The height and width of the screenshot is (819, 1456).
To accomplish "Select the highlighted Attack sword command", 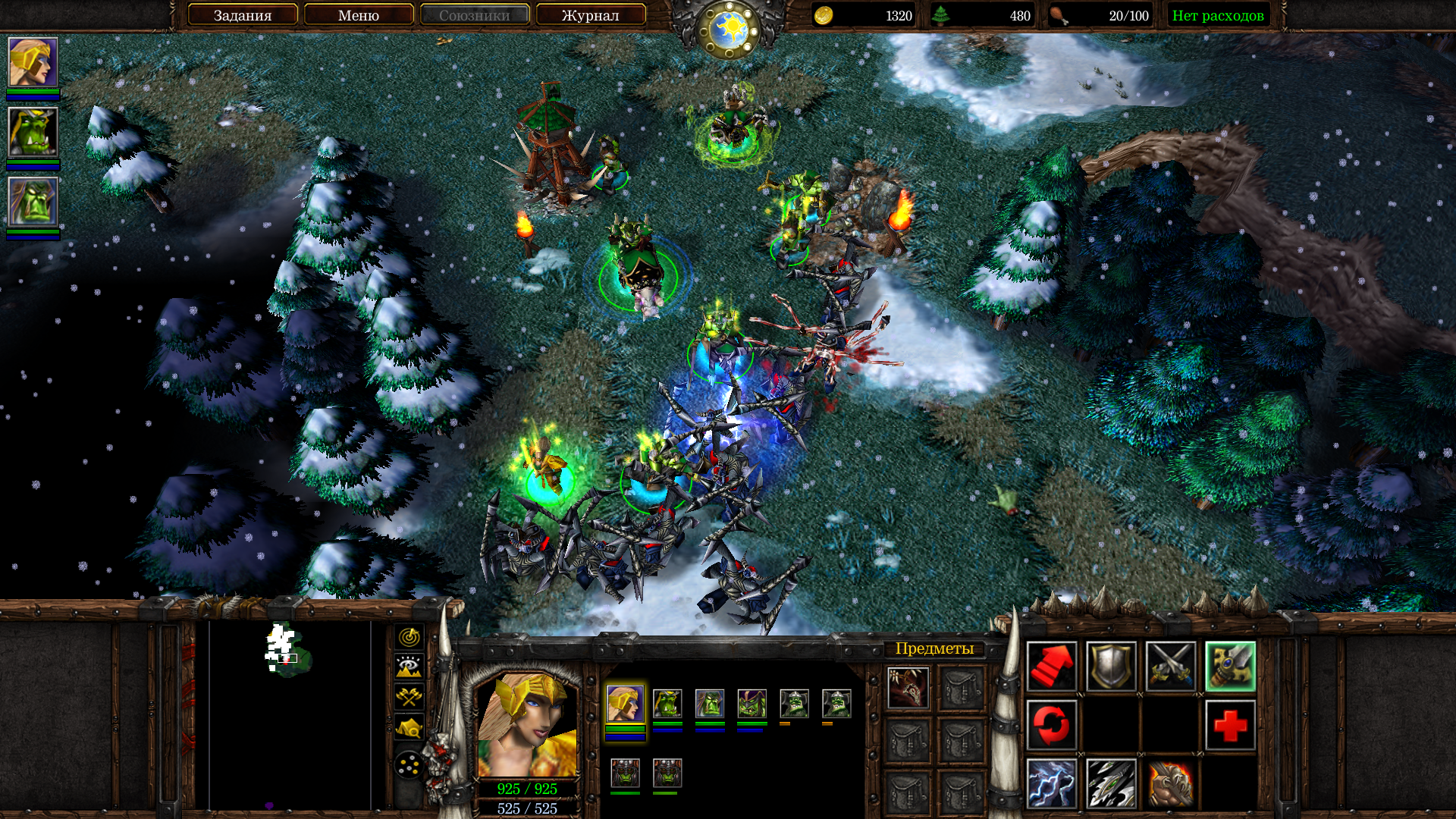I will (1230, 667).
